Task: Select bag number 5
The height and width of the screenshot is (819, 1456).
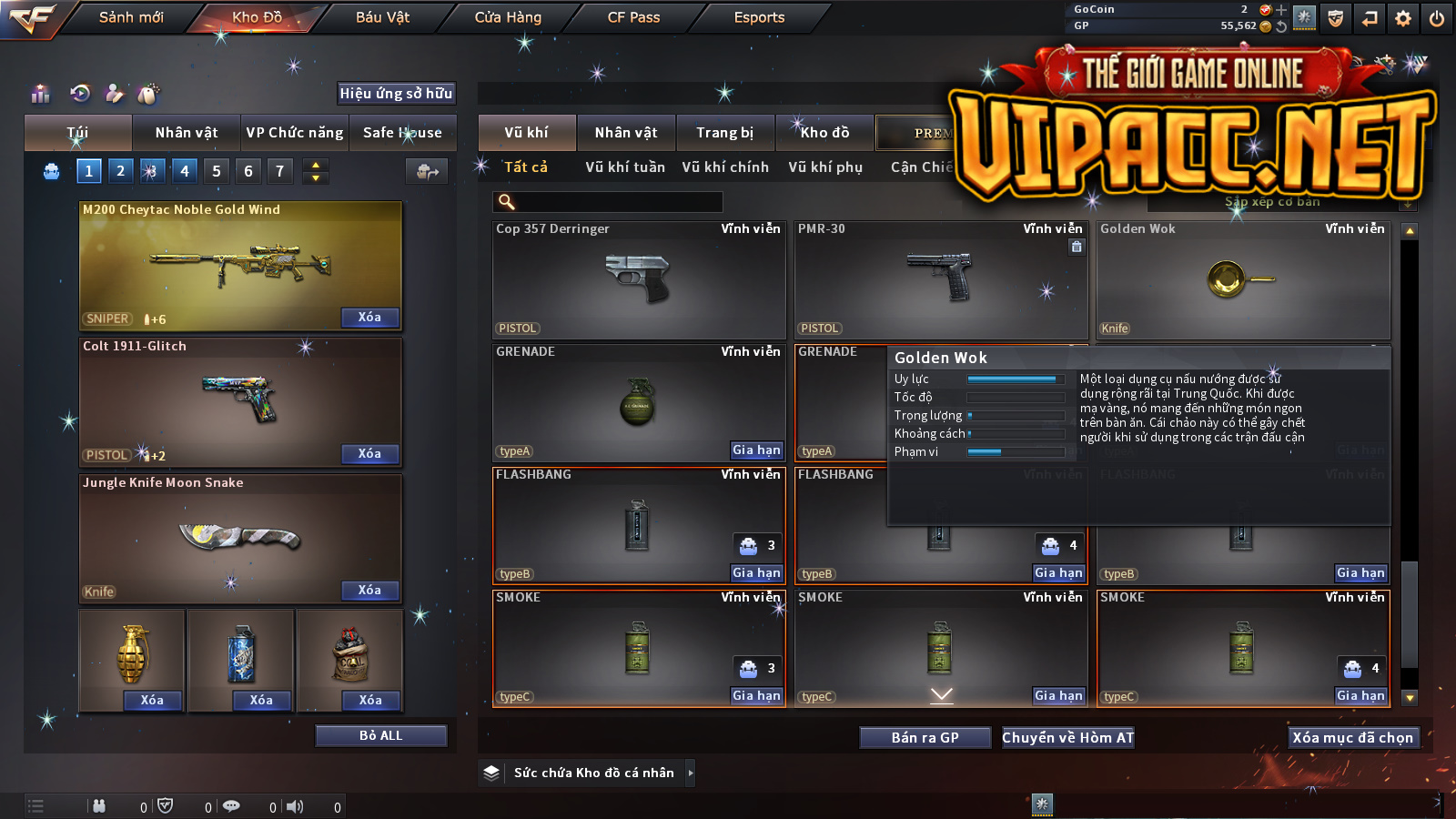Action: (x=217, y=171)
